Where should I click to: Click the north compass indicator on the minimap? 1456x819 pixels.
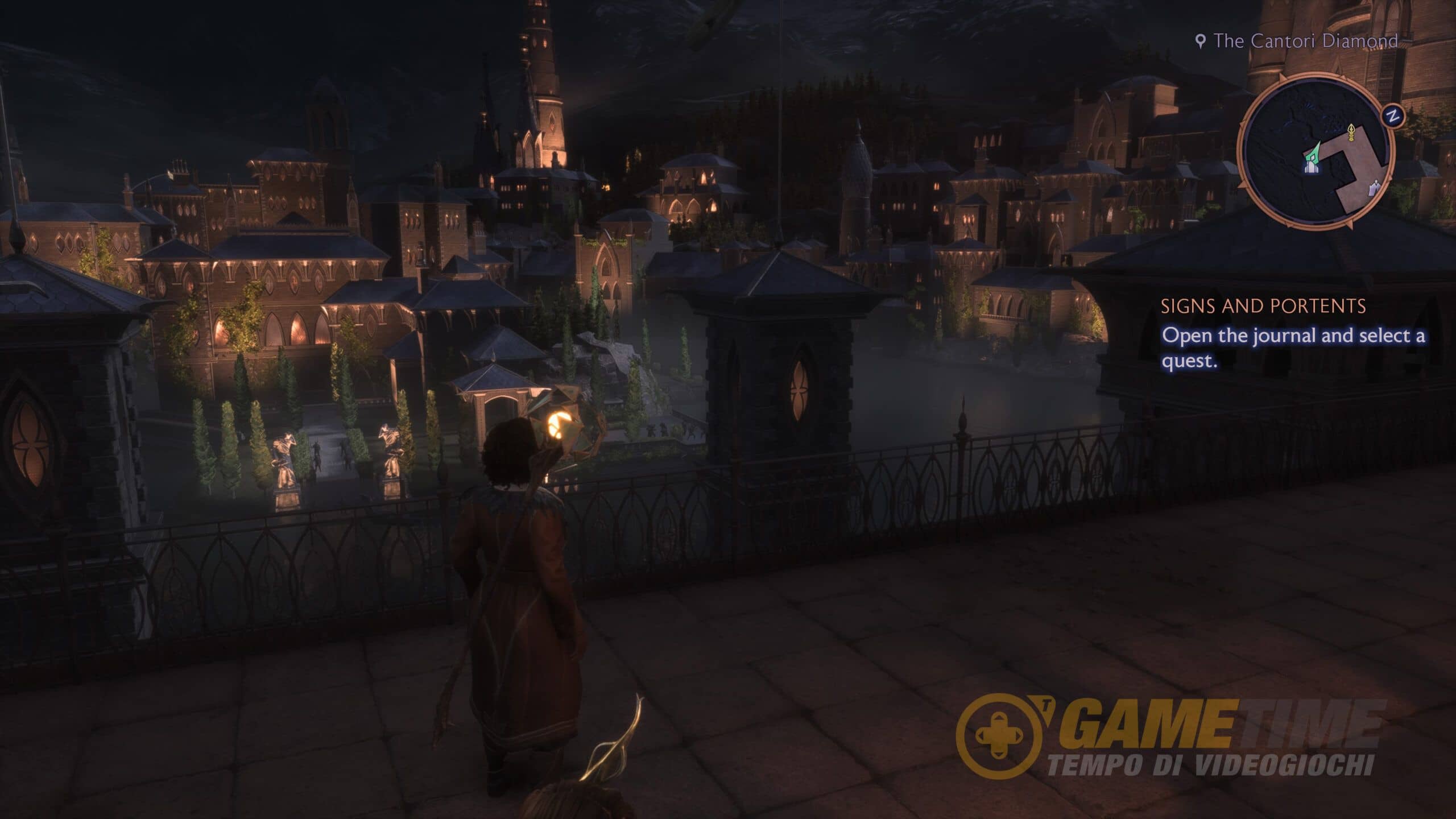point(1392,117)
